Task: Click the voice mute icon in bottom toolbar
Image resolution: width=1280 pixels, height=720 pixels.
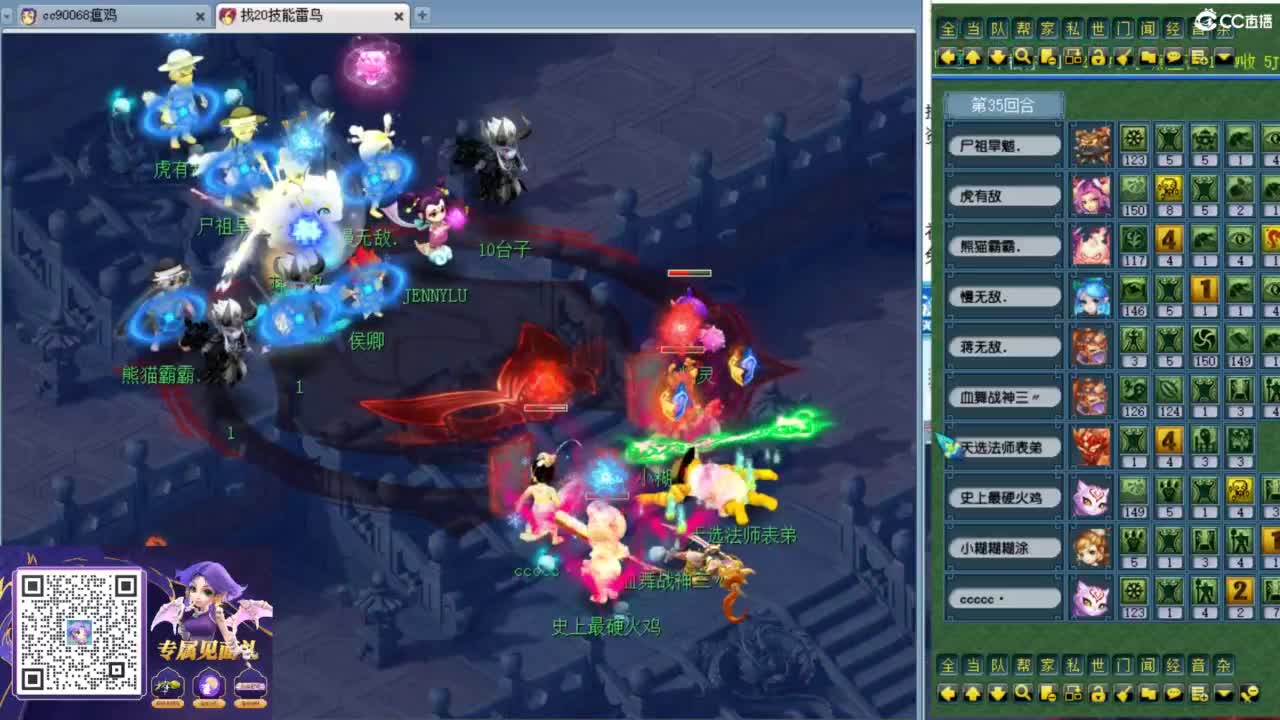Action: 1246,694
